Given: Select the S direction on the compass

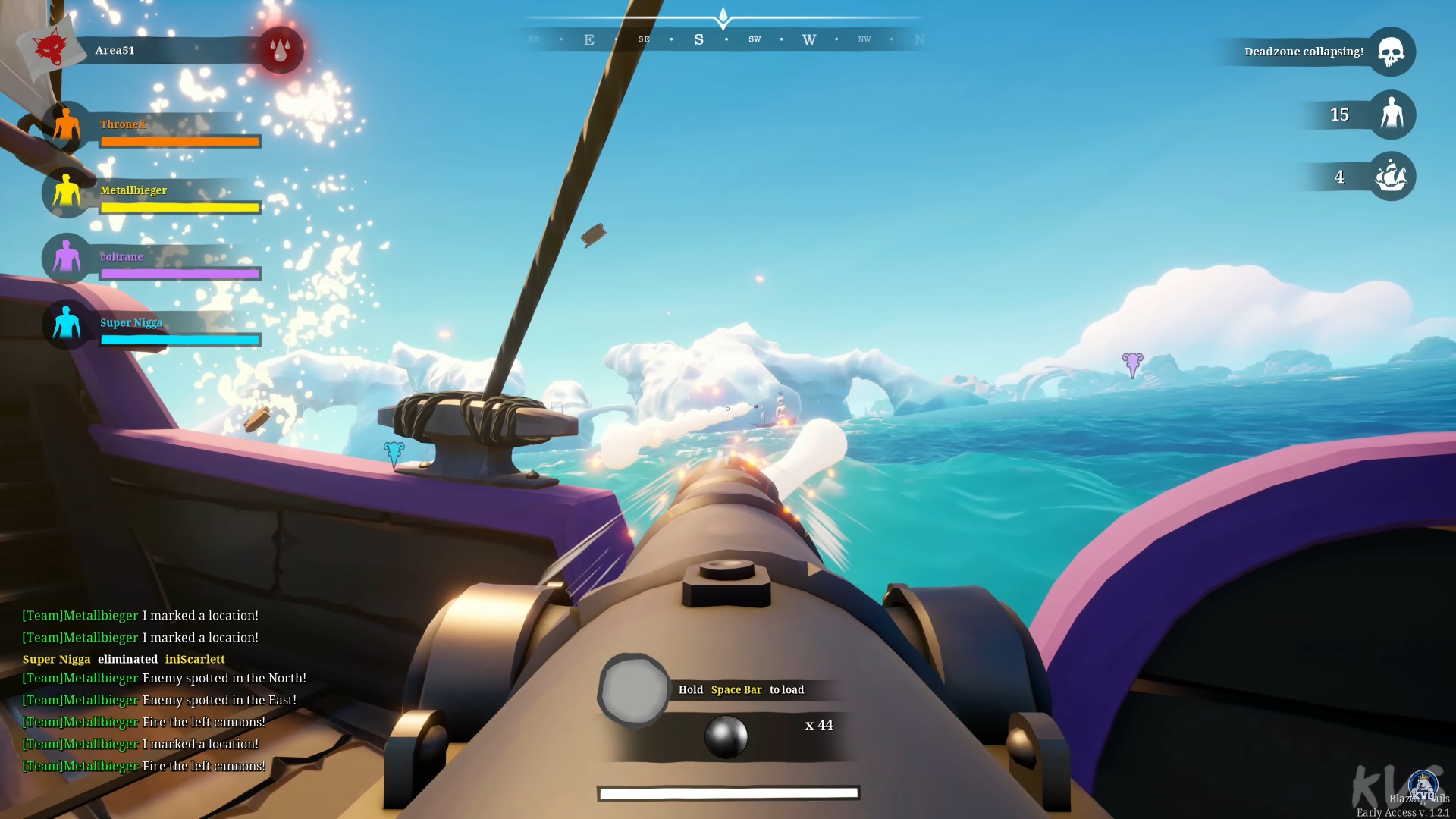Looking at the screenshot, I should (x=698, y=38).
